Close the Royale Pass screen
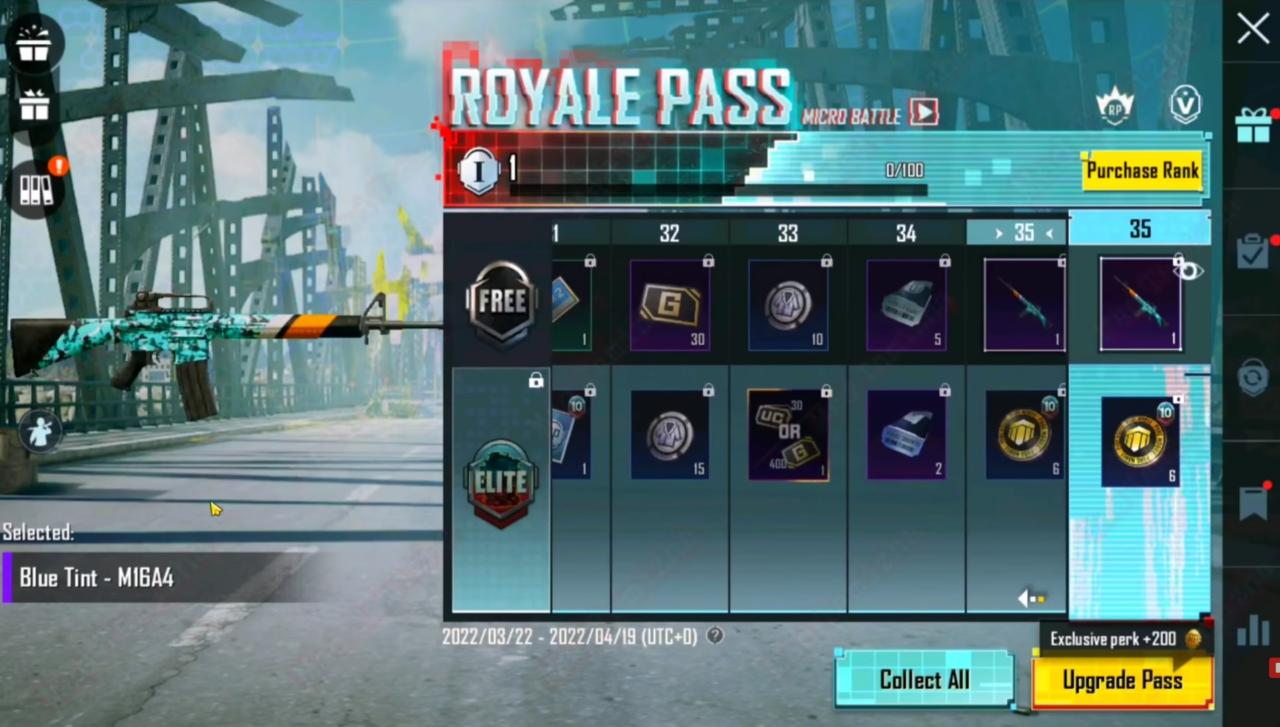 (x=1252, y=29)
